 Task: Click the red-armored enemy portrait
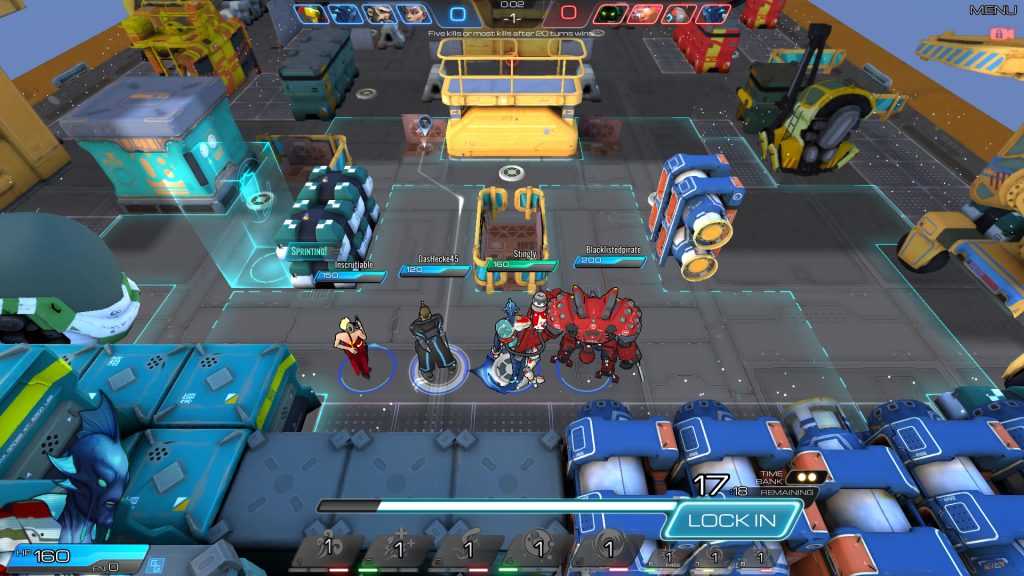click(645, 14)
